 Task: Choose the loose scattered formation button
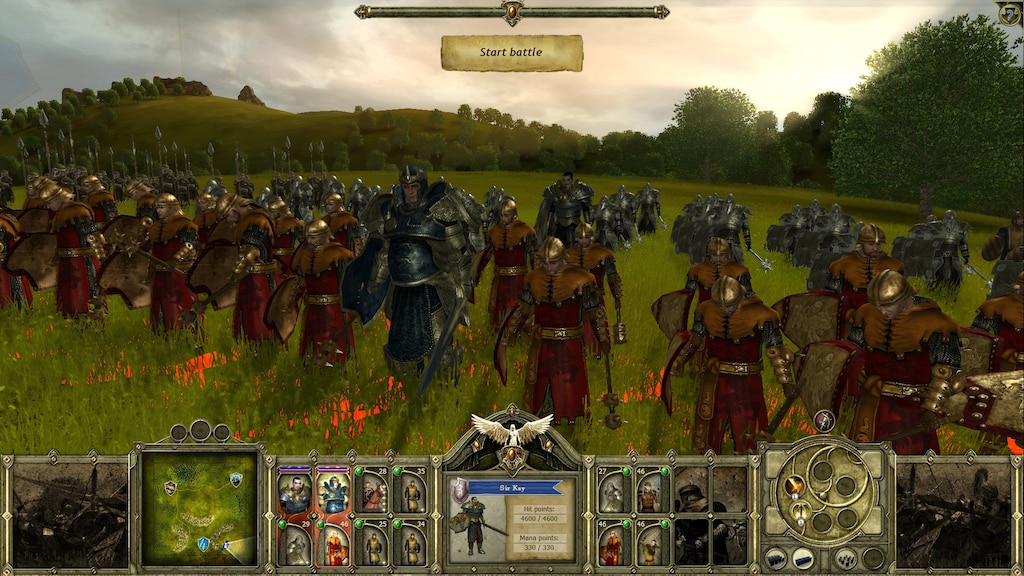pyautogui.click(x=846, y=559)
